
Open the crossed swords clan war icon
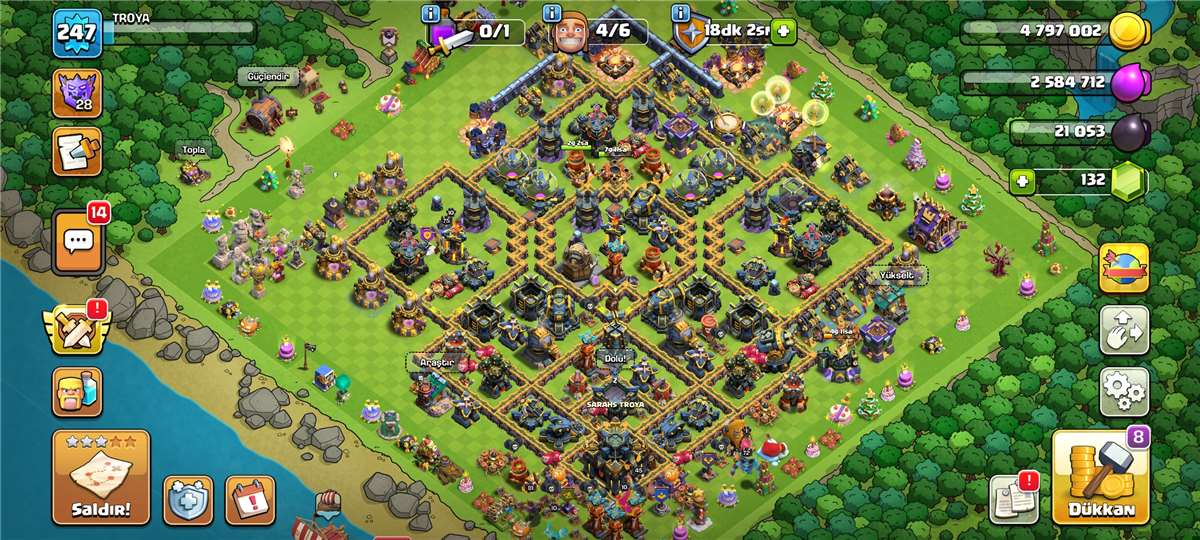click(76, 330)
